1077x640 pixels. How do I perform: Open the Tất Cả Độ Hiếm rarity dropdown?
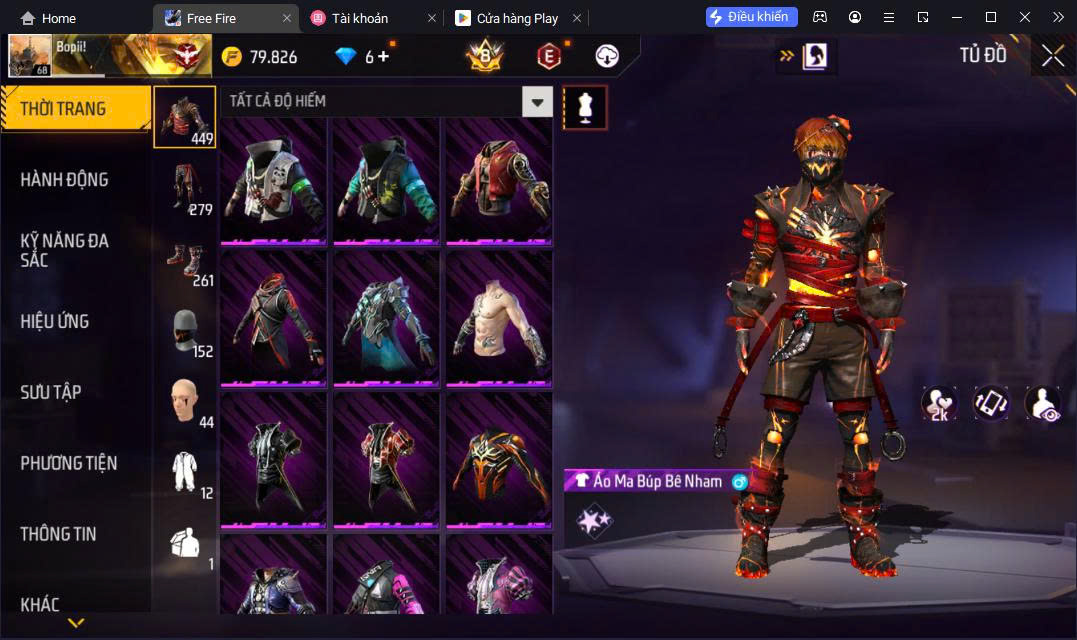click(x=538, y=101)
